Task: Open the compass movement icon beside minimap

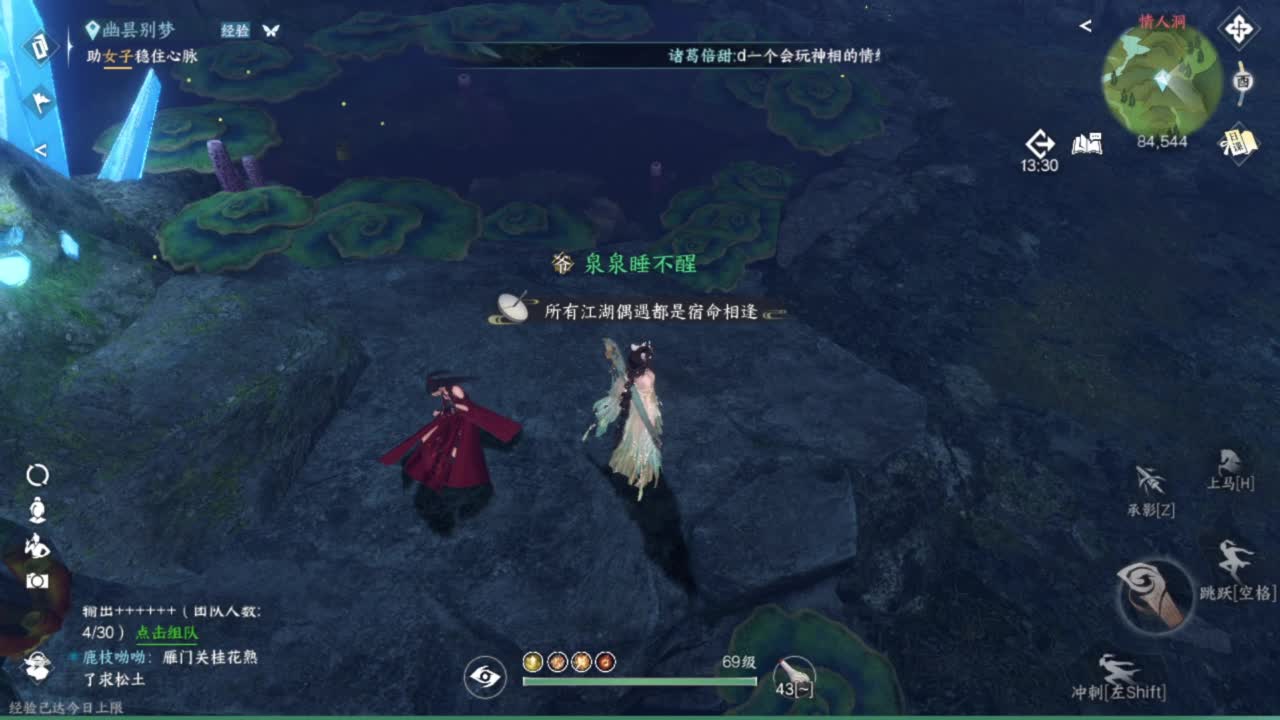Action: point(1238,30)
